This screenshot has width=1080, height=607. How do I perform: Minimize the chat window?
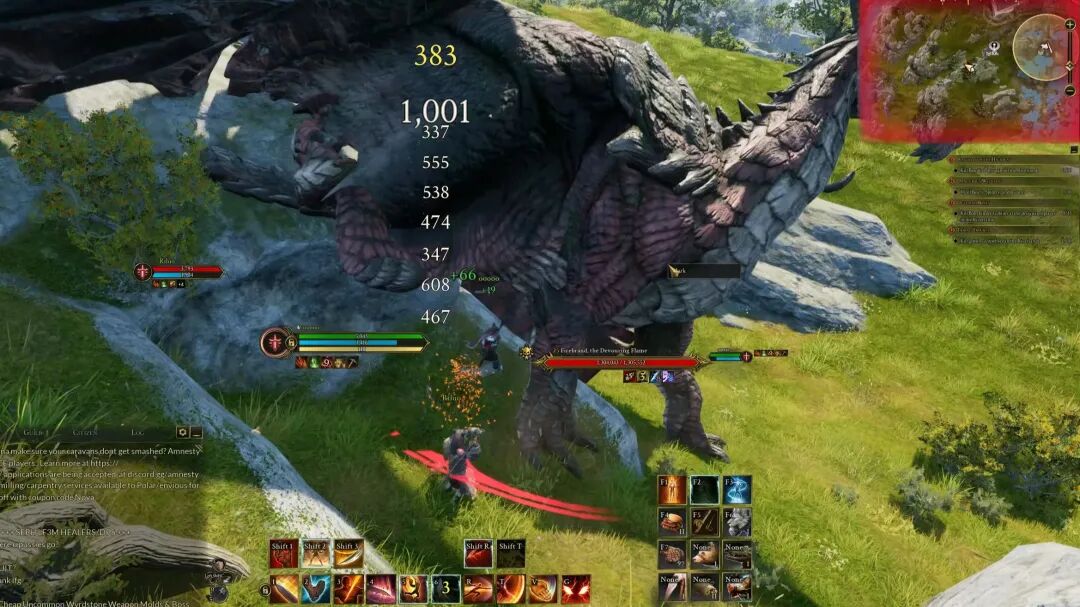click(196, 432)
